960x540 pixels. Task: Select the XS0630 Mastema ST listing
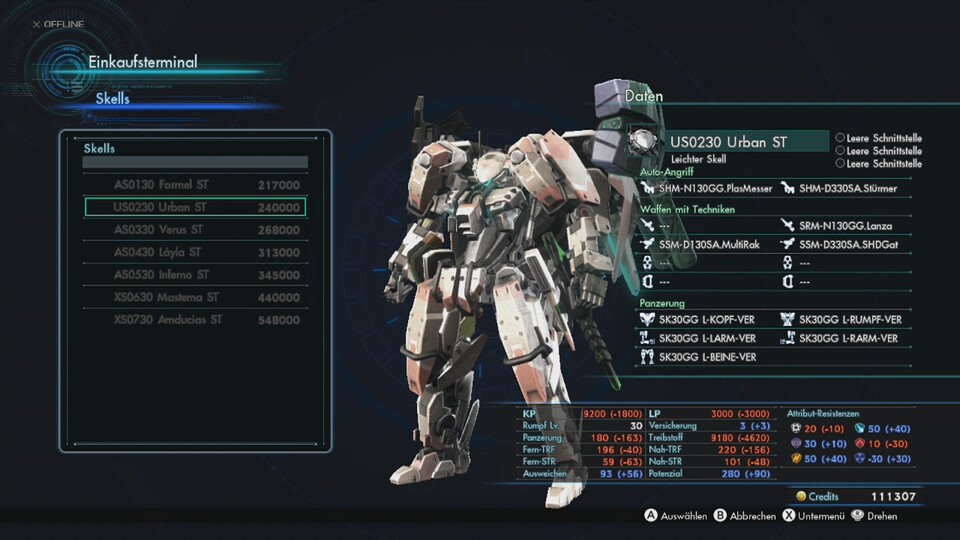pyautogui.click(x=195, y=297)
